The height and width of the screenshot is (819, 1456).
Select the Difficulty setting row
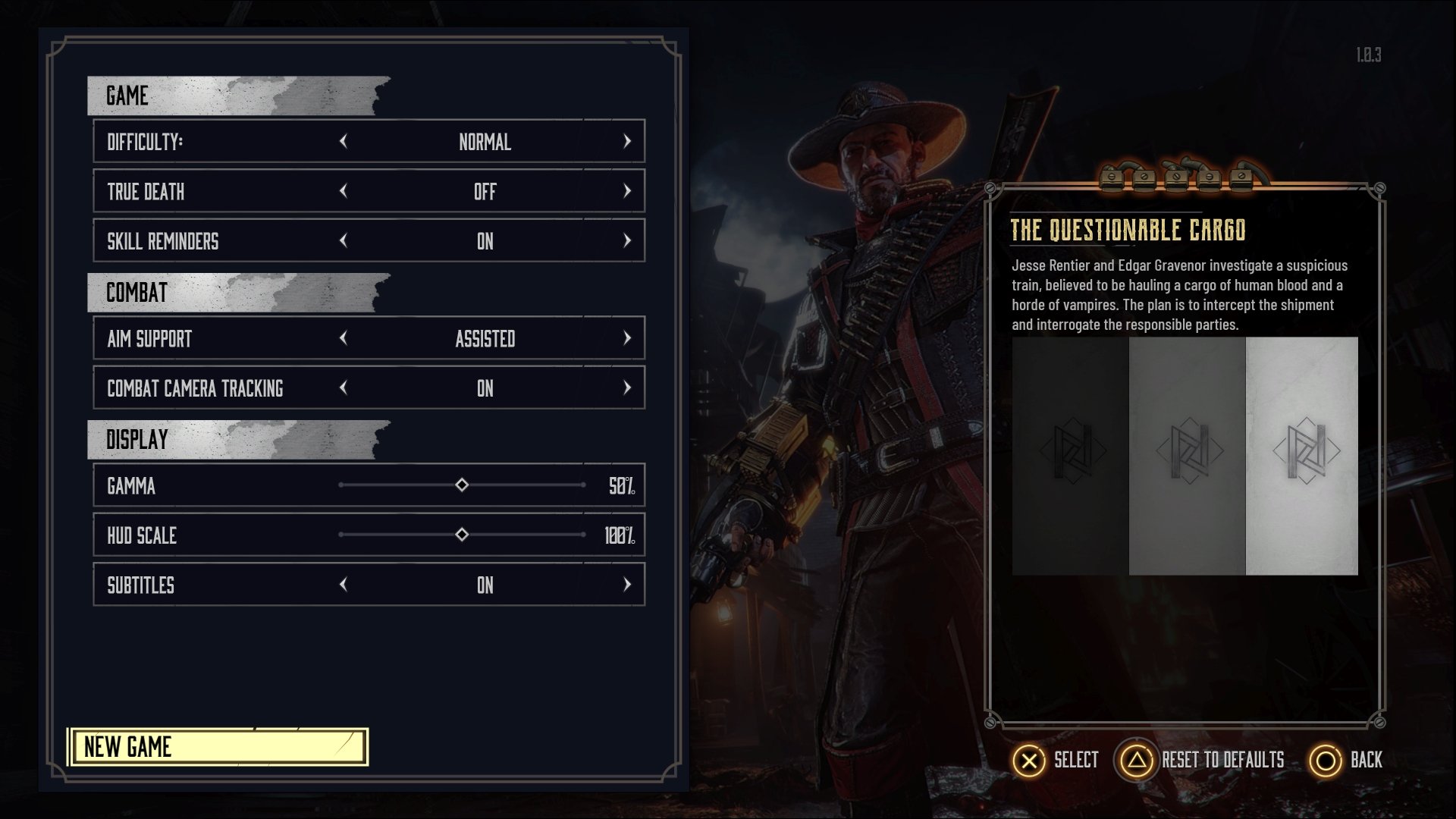[220, 142]
